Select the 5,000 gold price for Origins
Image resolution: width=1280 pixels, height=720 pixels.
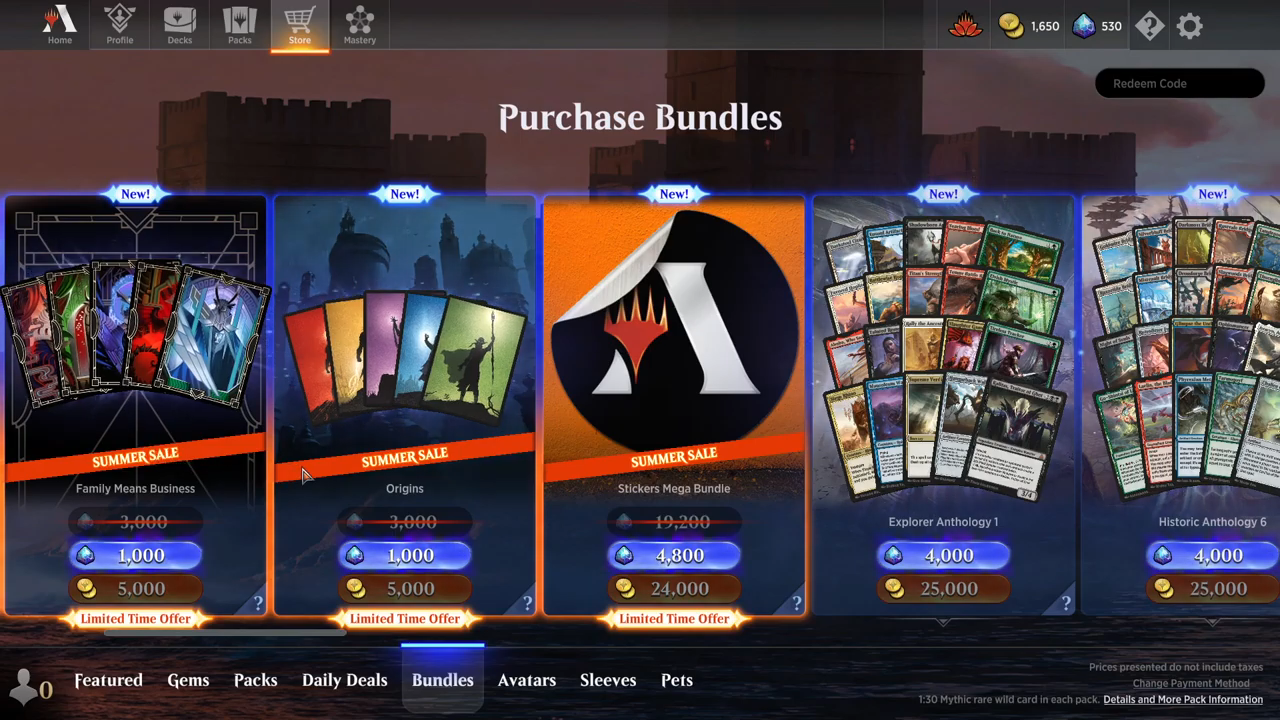pos(404,589)
